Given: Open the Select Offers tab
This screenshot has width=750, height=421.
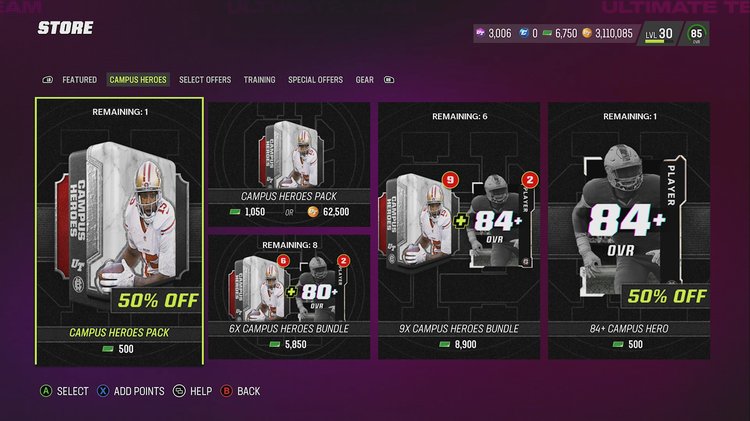Looking at the screenshot, I should (x=205, y=80).
